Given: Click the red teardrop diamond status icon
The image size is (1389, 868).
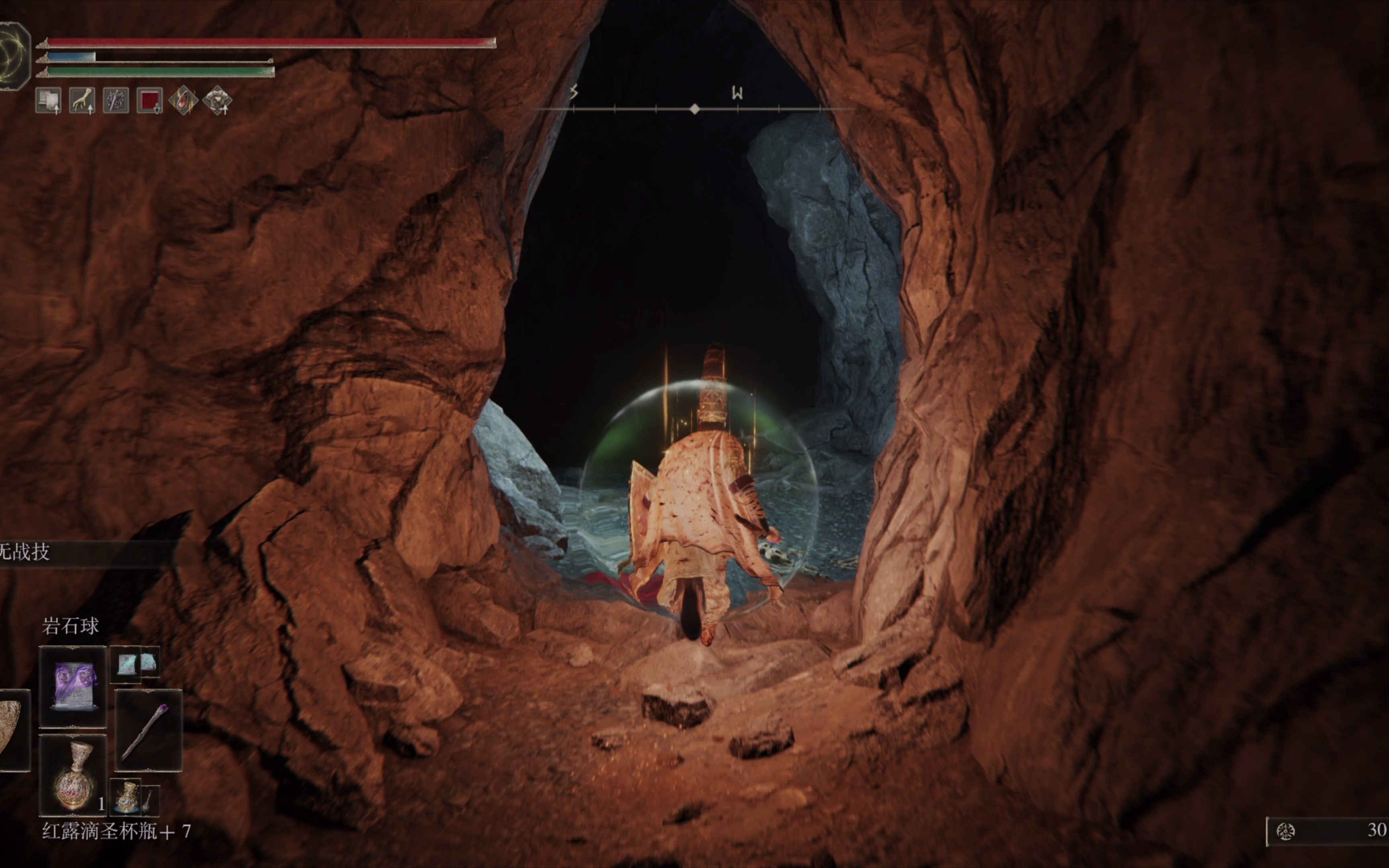Looking at the screenshot, I should (x=184, y=100).
